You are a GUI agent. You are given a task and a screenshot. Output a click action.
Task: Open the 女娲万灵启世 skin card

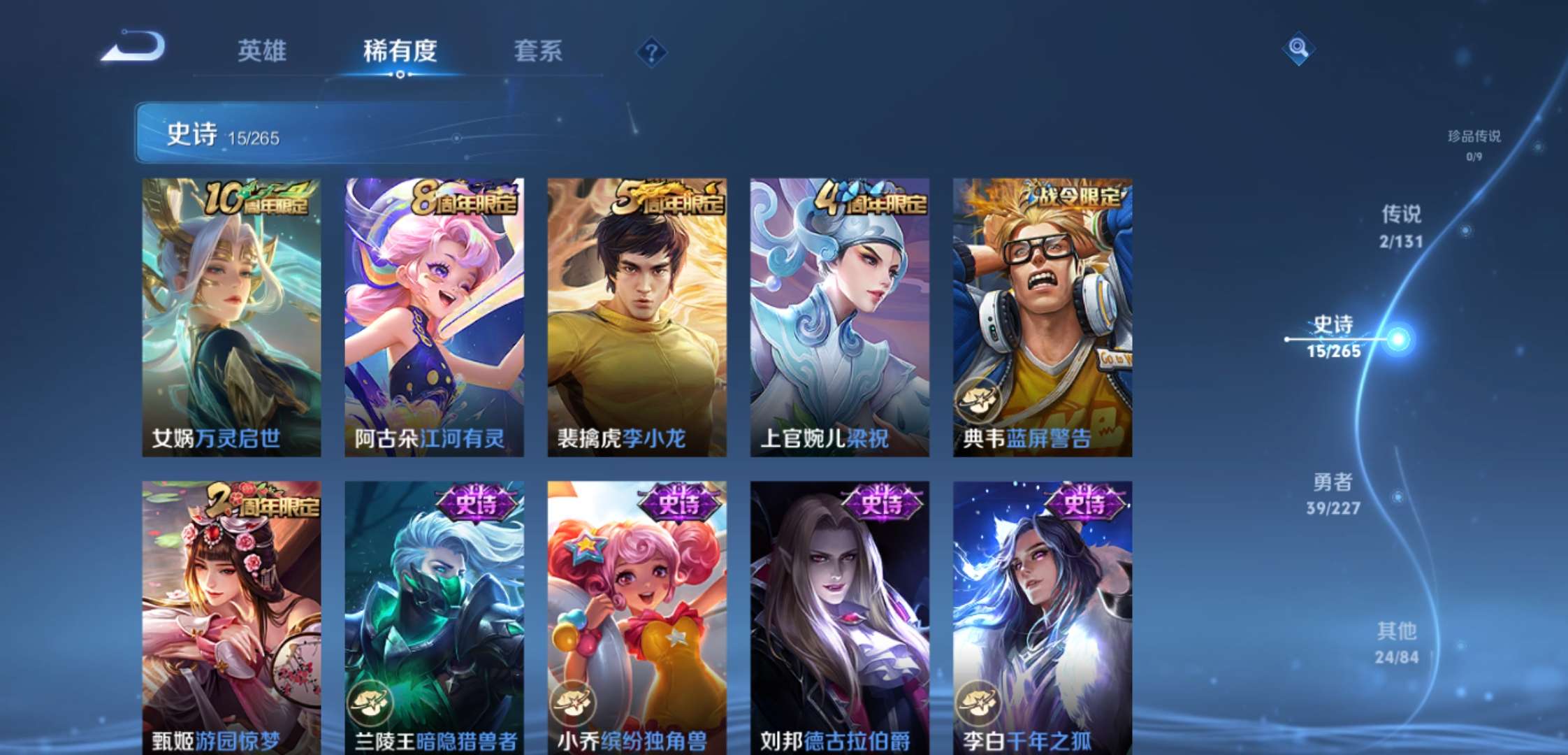click(x=233, y=315)
